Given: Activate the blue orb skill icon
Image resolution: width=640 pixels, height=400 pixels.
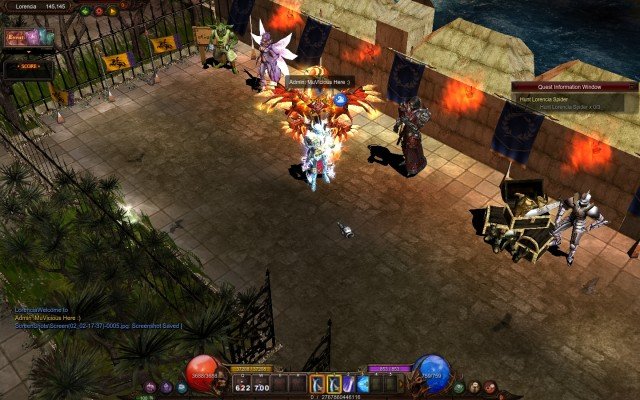Looking at the screenshot, I should click(364, 383).
